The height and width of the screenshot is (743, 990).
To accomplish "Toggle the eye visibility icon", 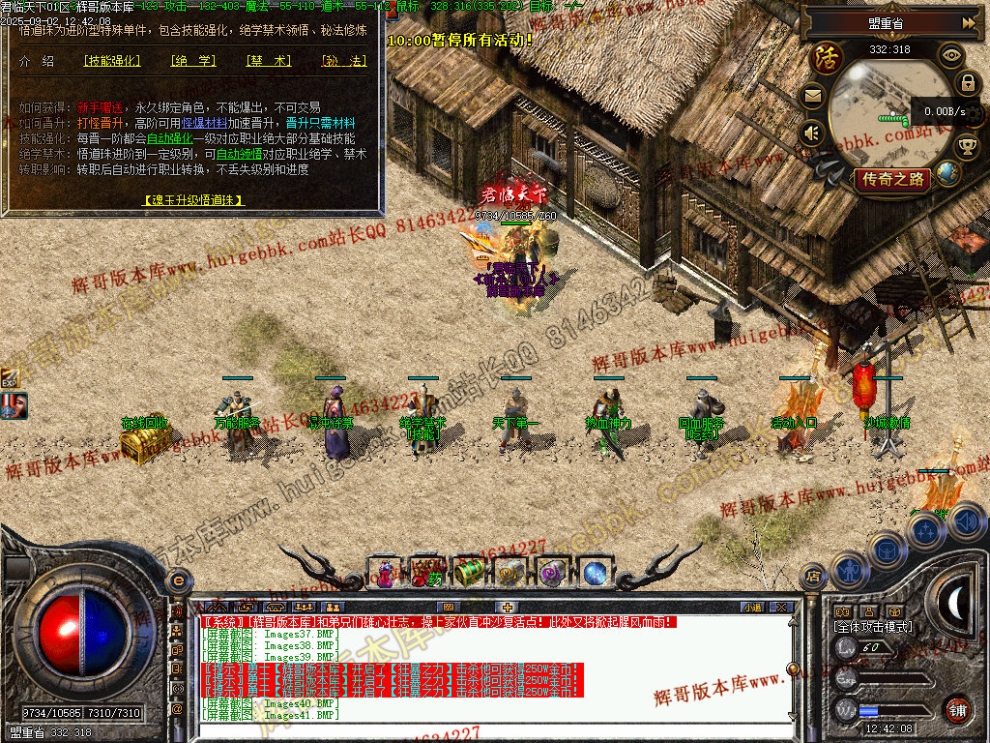I will [951, 55].
